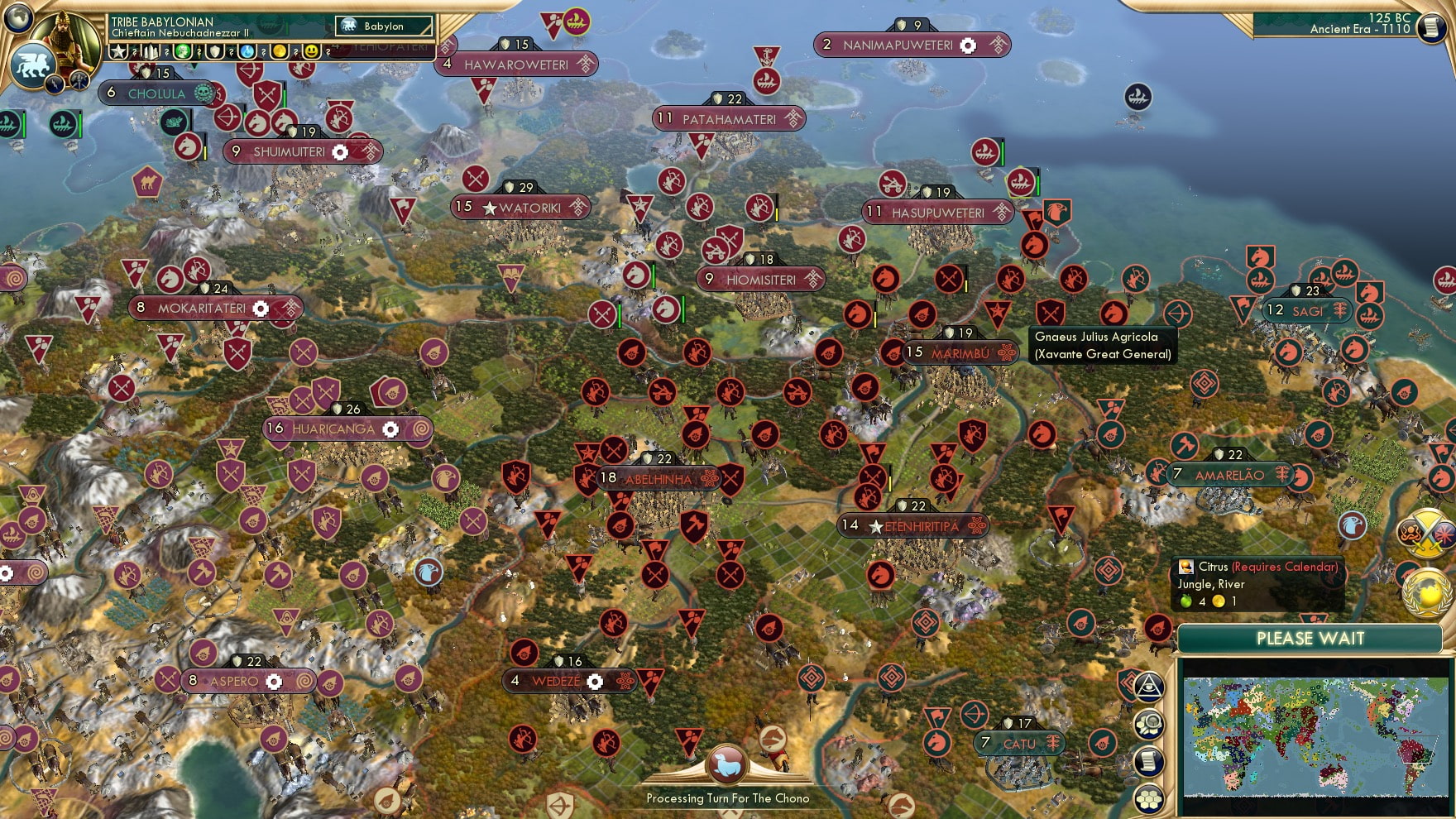This screenshot has width=1456, height=819.
Task: Click the crossed swords war icon above the globe medallion
Action: coord(1427,533)
